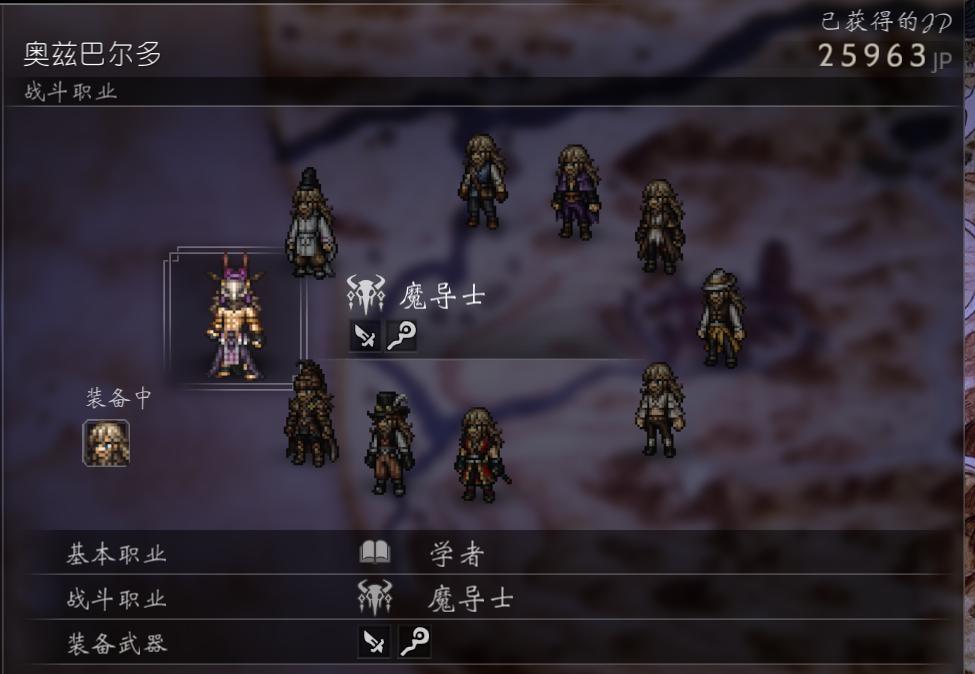Click the sword icon beside 魔导士

tap(365, 336)
